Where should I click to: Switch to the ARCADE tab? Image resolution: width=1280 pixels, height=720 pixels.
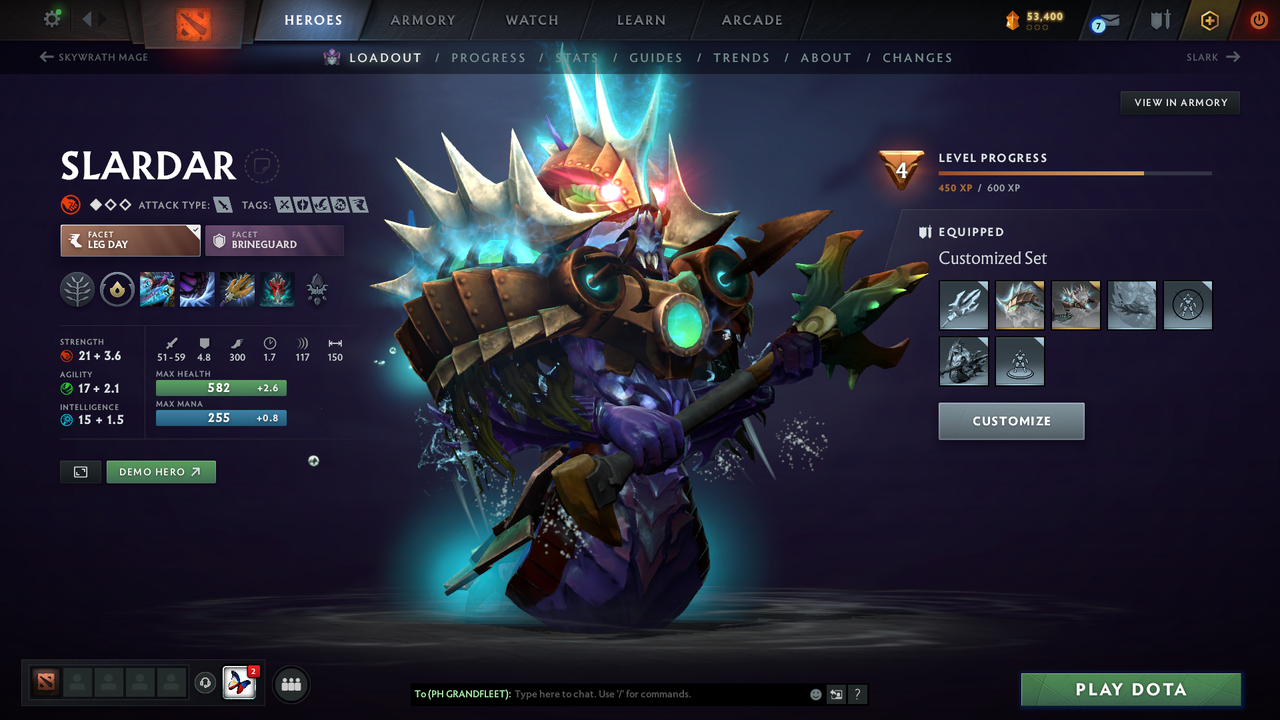pos(751,19)
